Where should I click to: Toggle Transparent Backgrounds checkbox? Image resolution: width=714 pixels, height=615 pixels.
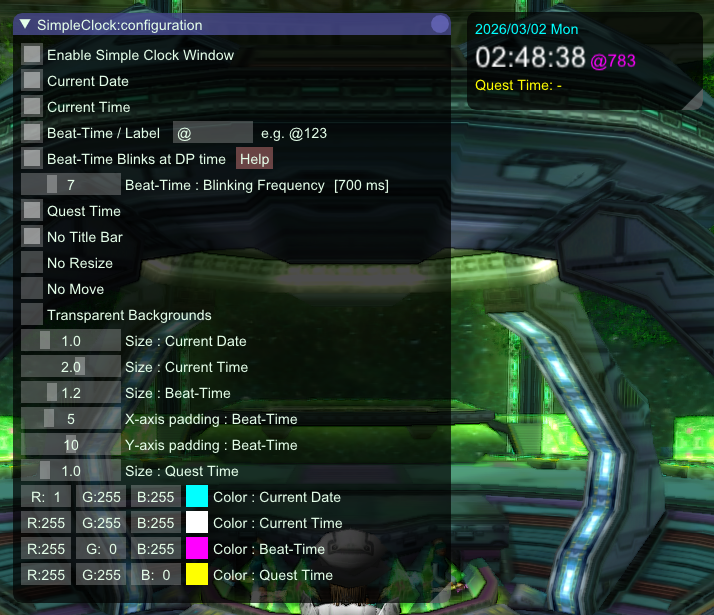tap(32, 315)
